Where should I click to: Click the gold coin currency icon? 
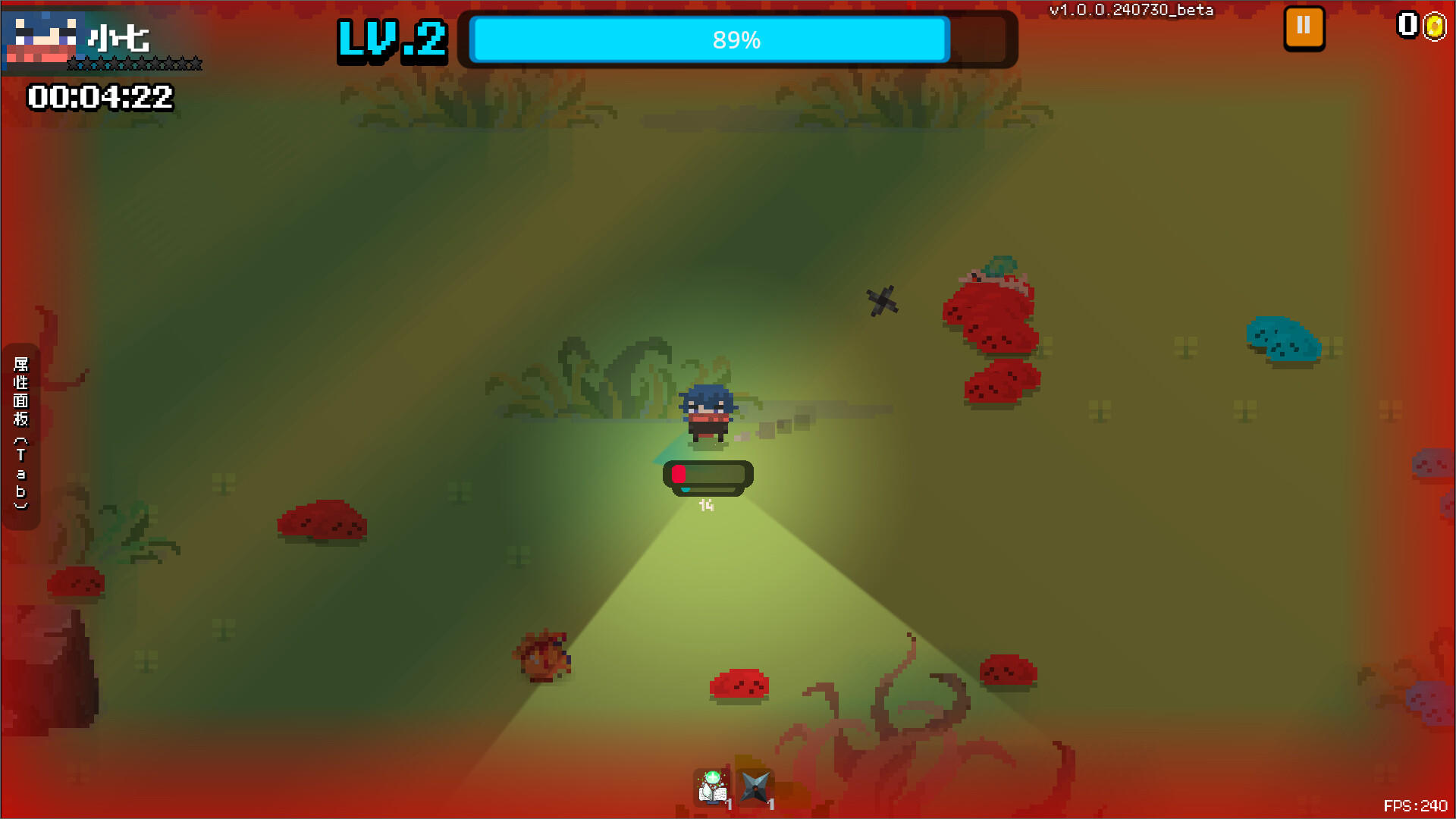(x=1436, y=25)
